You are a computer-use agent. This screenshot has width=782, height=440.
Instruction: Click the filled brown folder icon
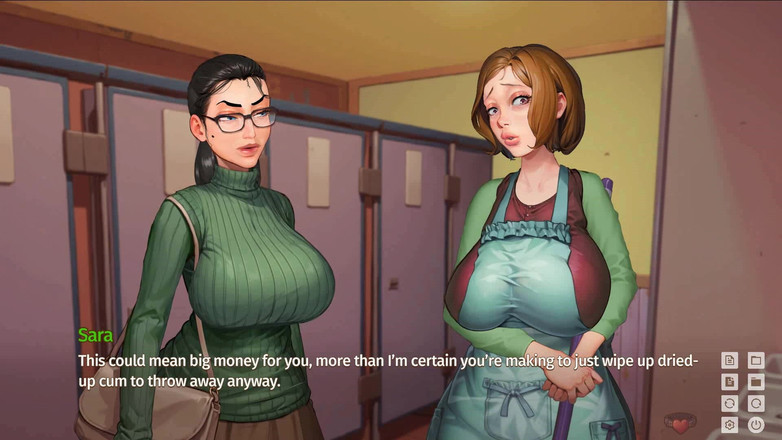coord(756,382)
